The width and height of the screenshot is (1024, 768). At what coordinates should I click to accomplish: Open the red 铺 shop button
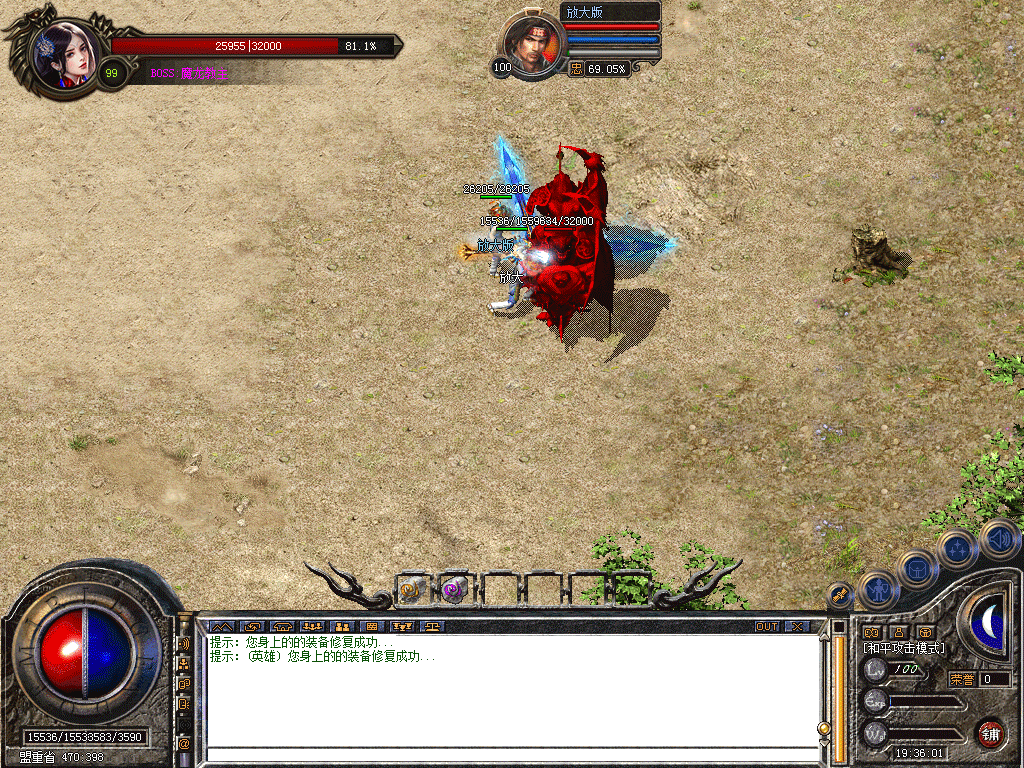click(990, 732)
